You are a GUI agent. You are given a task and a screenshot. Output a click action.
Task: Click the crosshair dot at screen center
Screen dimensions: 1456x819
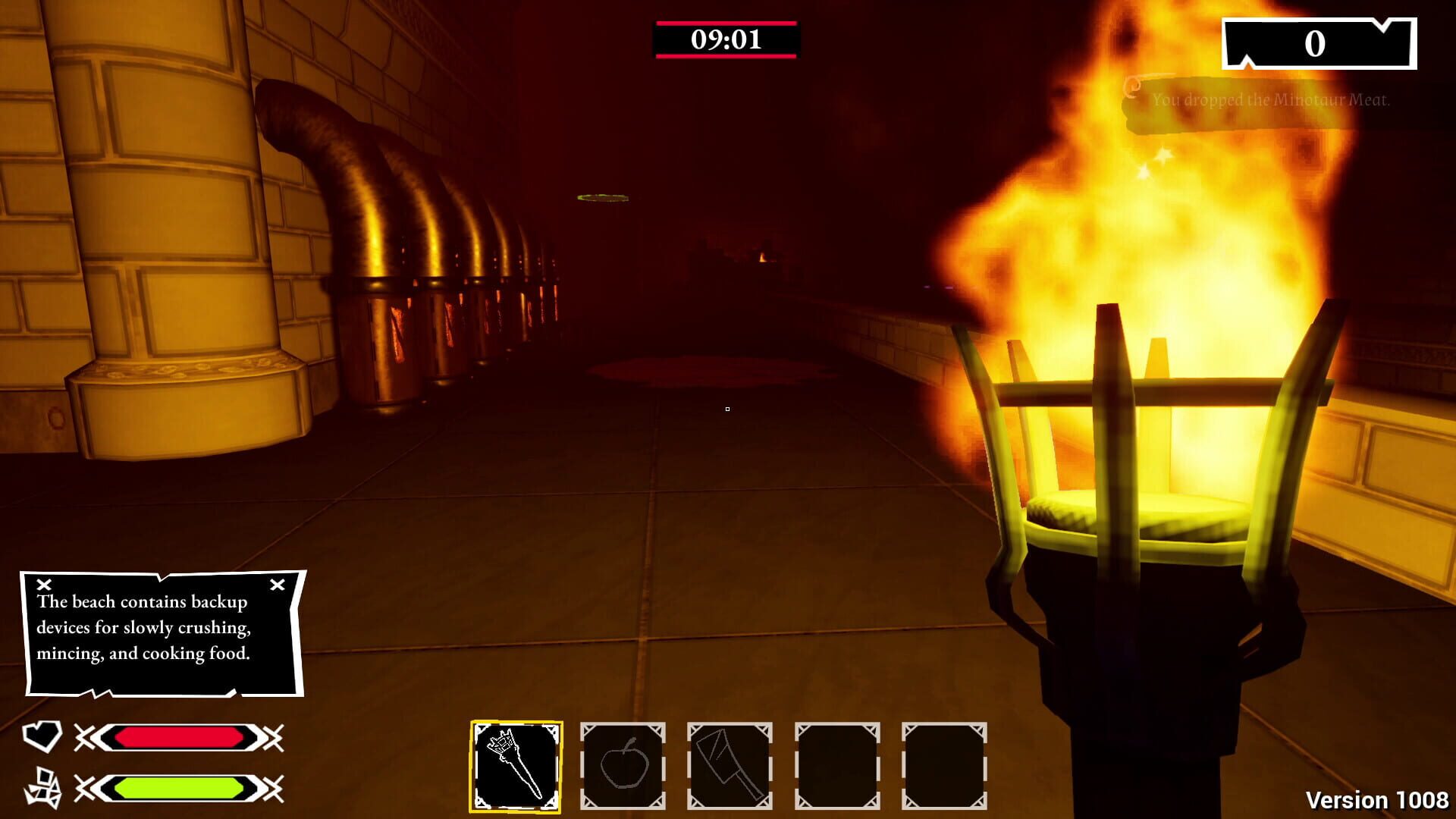coord(727,409)
